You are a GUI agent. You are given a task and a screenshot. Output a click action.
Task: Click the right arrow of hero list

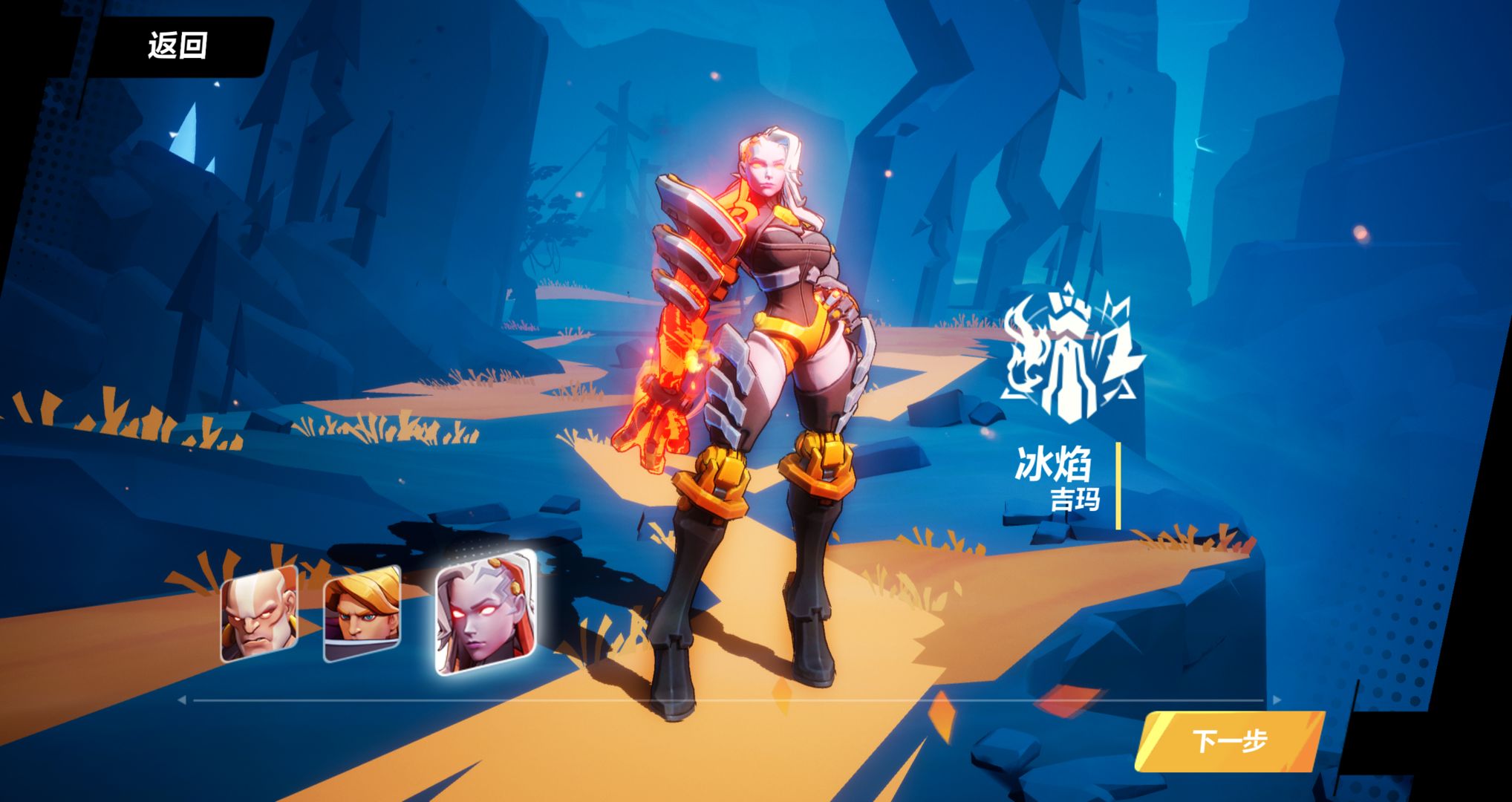[x=1277, y=700]
